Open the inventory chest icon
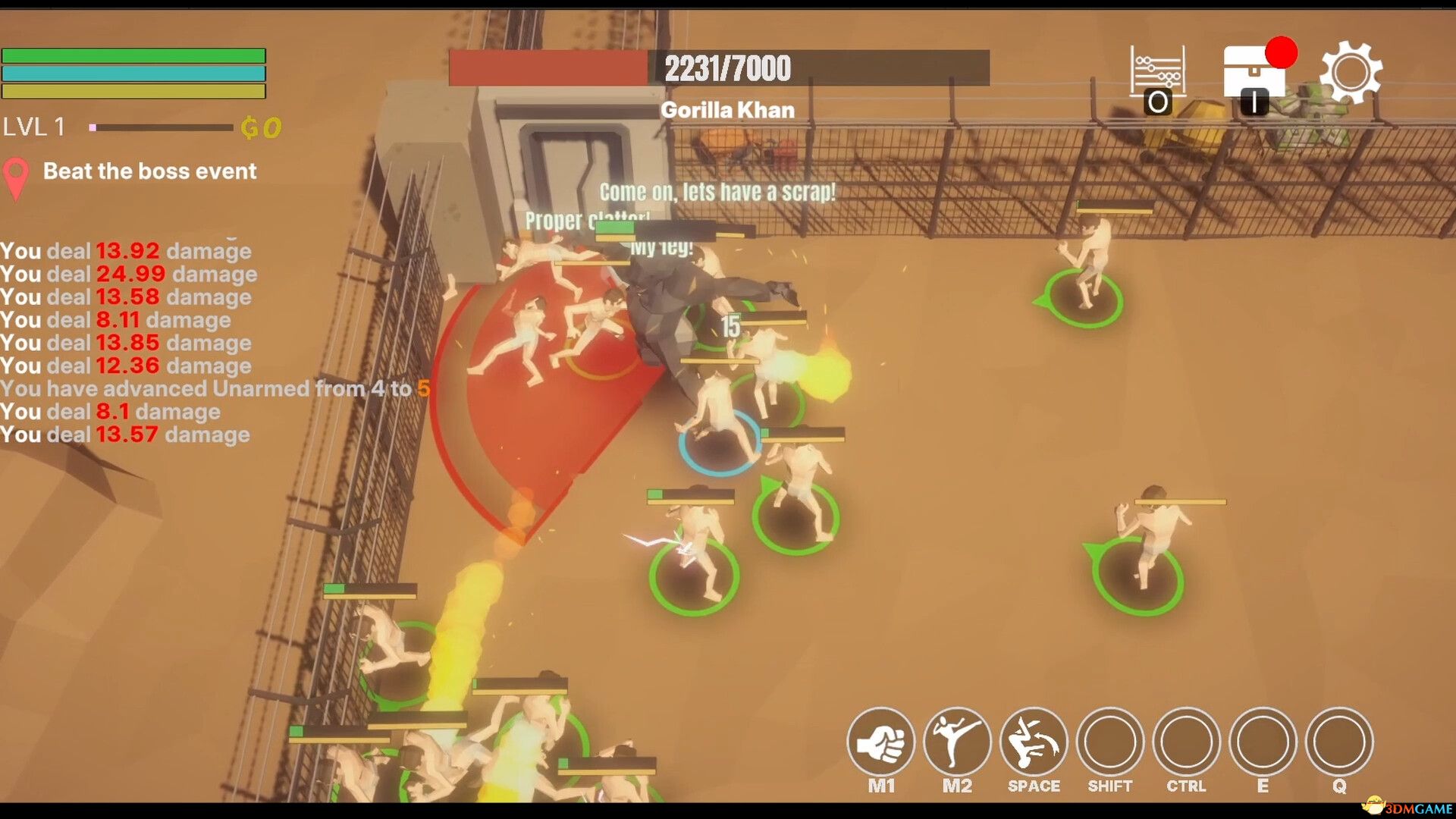This screenshot has height=819, width=1456. [1254, 73]
